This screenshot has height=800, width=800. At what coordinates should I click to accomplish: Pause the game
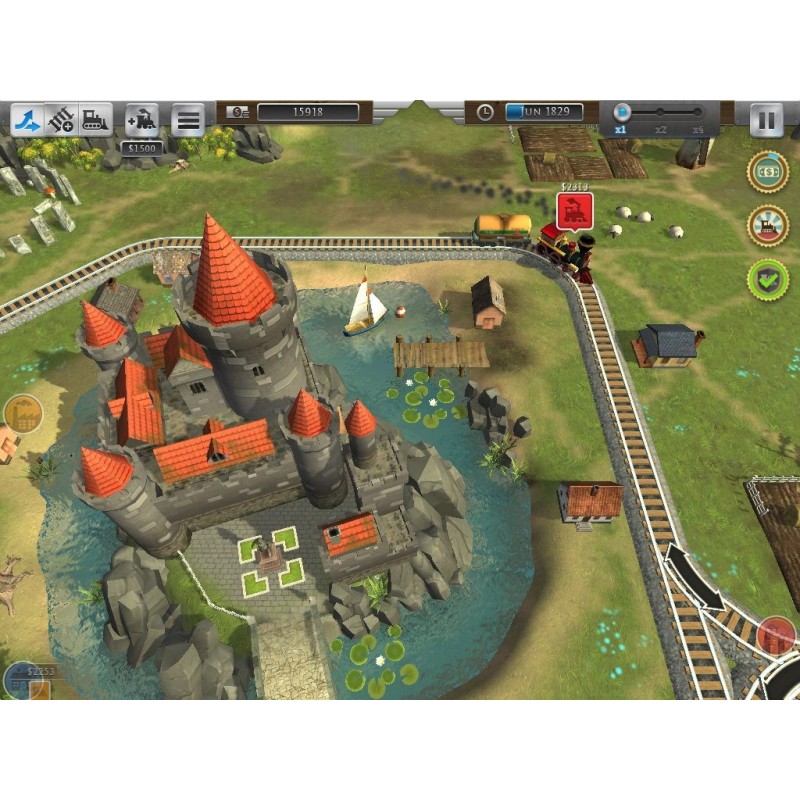click(x=766, y=120)
